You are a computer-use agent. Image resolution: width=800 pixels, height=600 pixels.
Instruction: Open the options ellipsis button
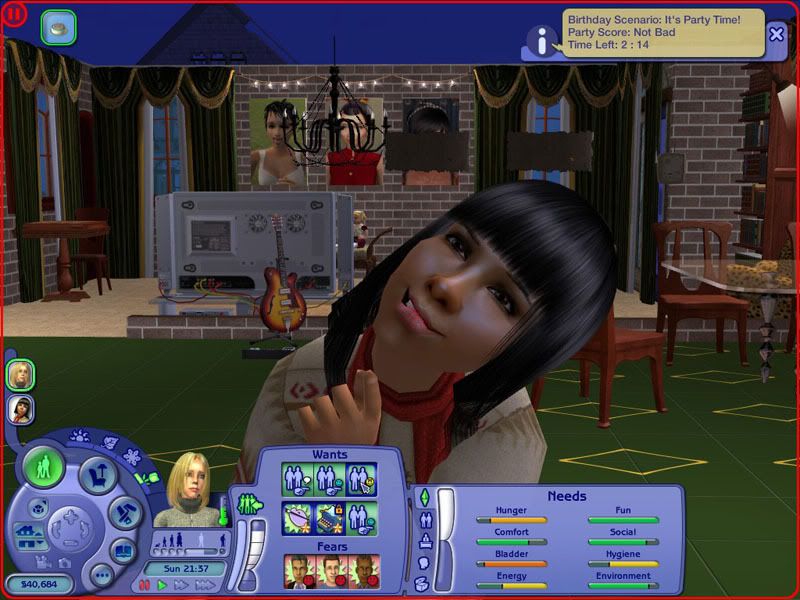[101, 575]
